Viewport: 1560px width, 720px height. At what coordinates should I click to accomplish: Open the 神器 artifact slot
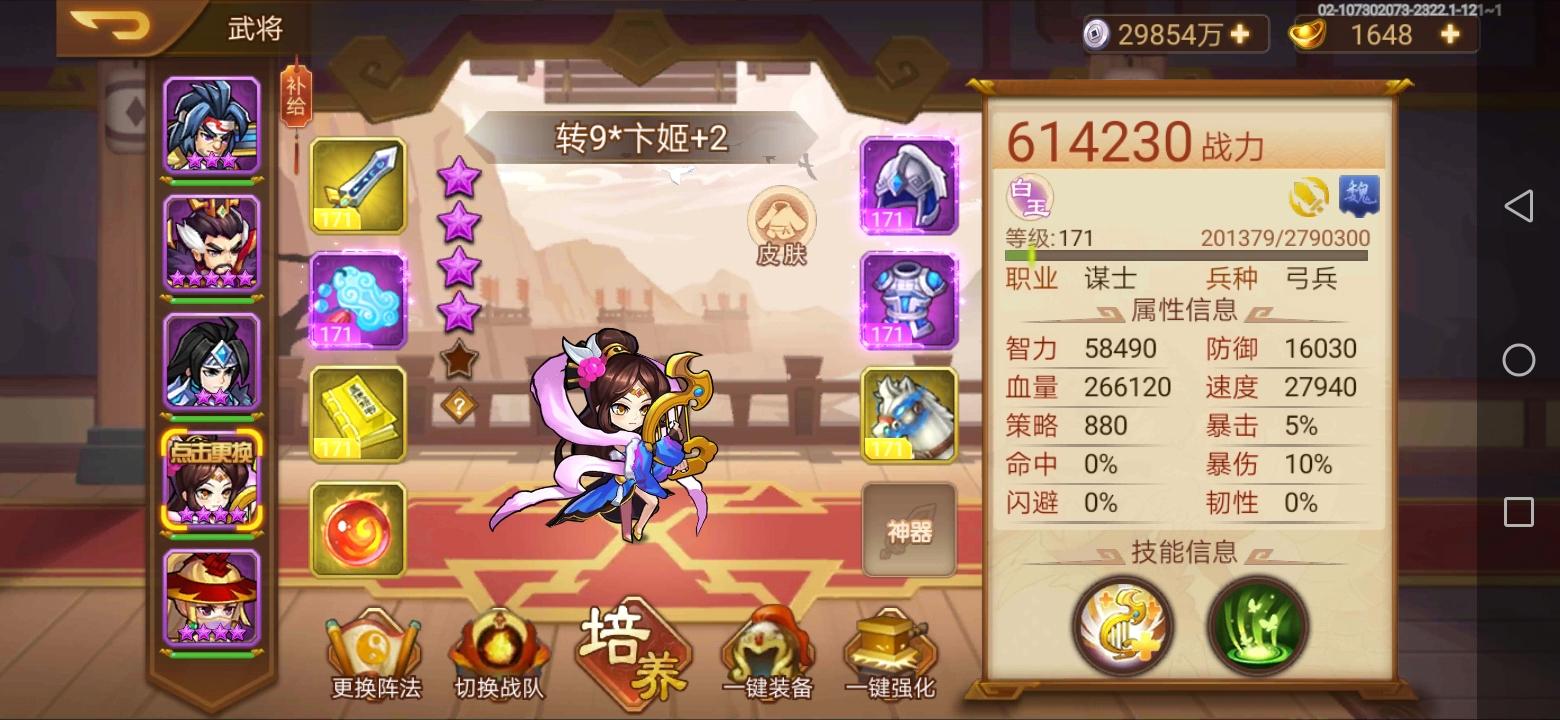908,528
